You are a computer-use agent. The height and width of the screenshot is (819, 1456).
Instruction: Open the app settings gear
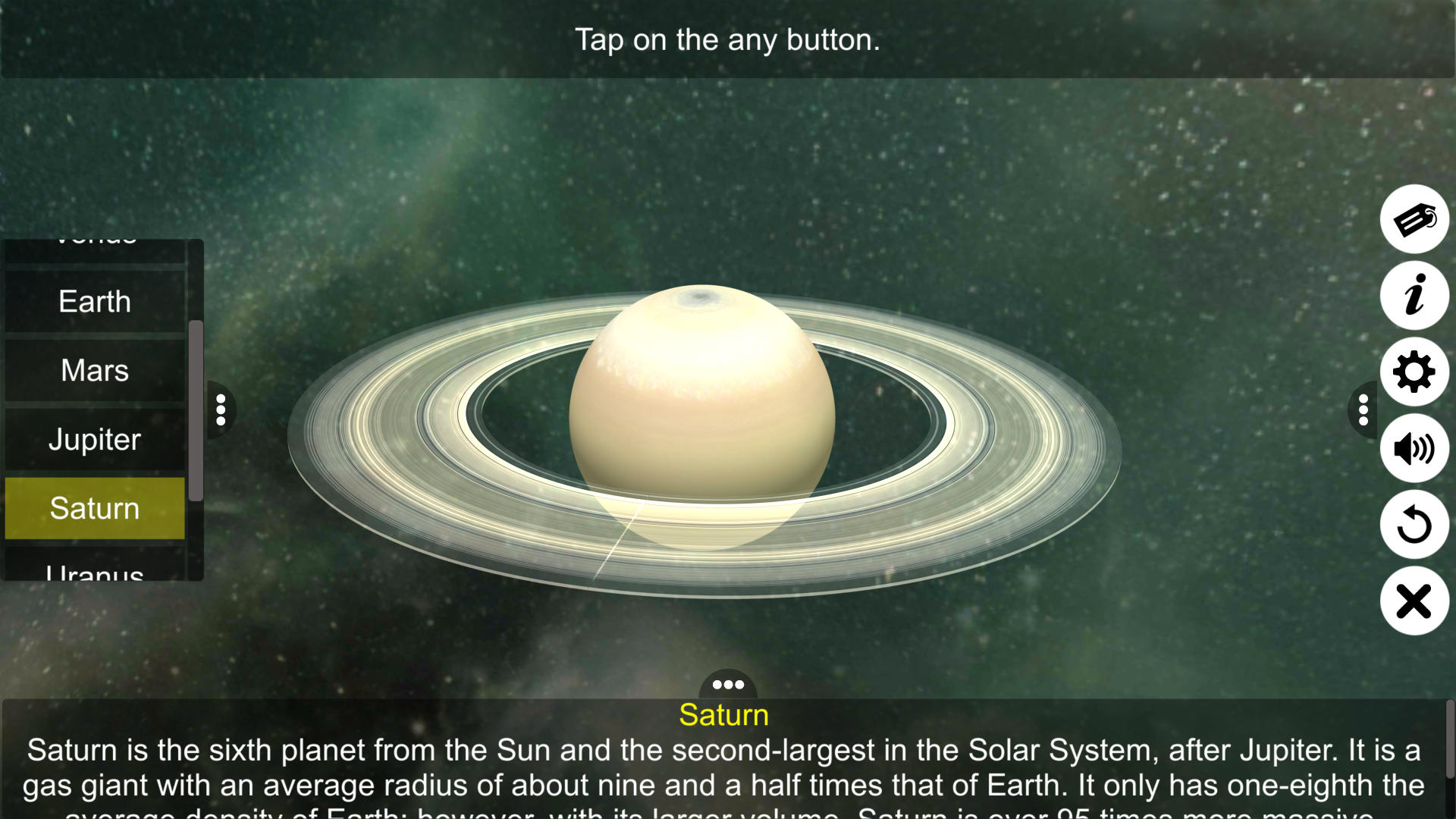point(1414,372)
